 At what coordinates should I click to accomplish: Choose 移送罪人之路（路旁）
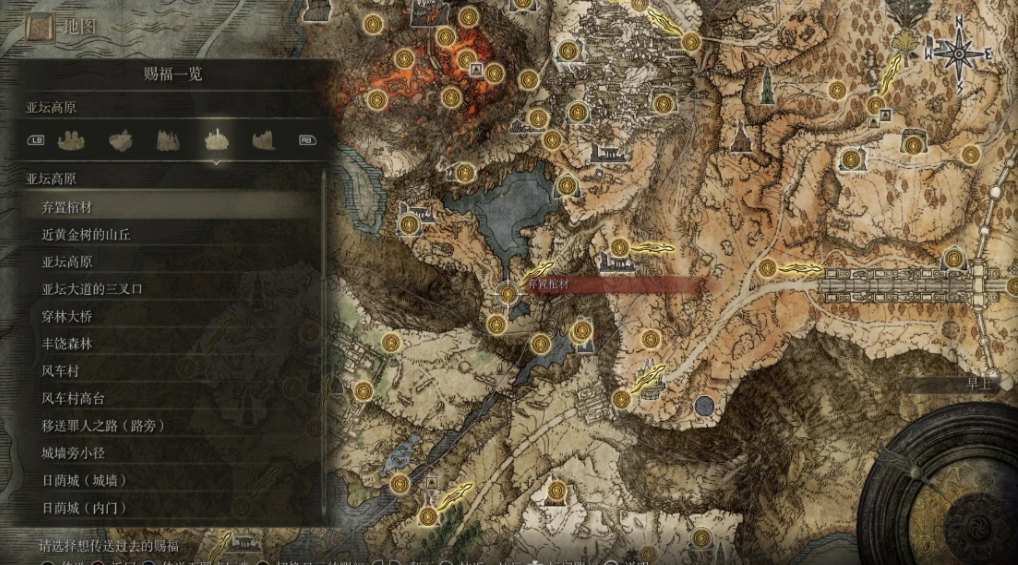point(170,425)
